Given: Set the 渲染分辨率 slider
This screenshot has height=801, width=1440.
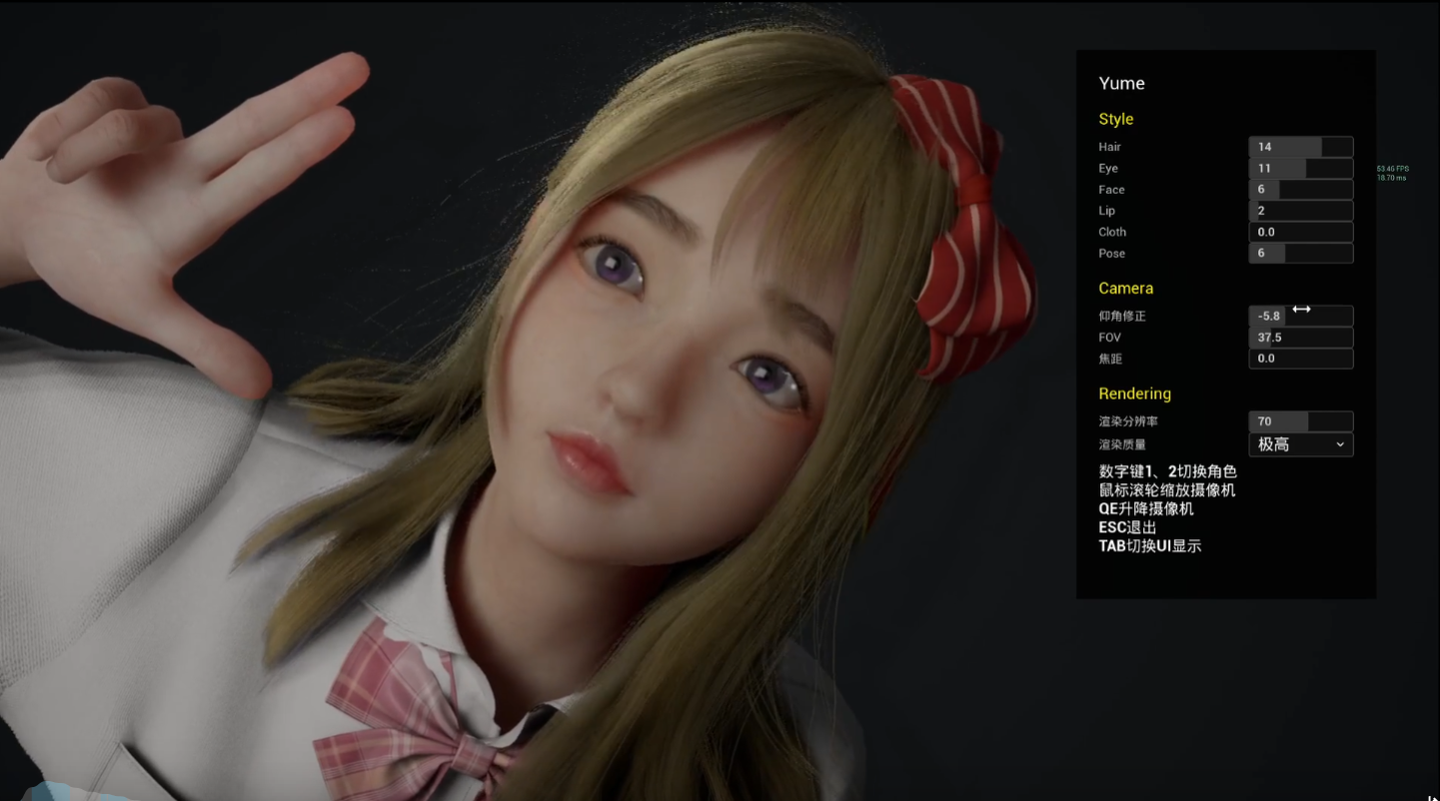Looking at the screenshot, I should point(1300,422).
